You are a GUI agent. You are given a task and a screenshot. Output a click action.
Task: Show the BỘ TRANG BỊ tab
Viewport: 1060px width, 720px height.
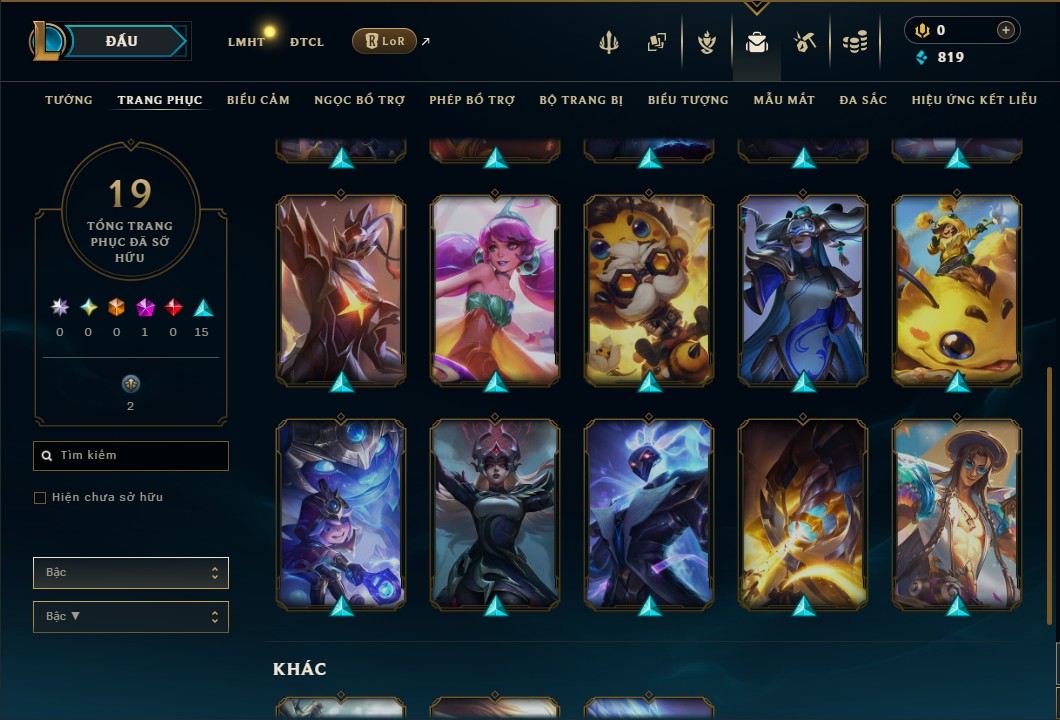[x=581, y=100]
